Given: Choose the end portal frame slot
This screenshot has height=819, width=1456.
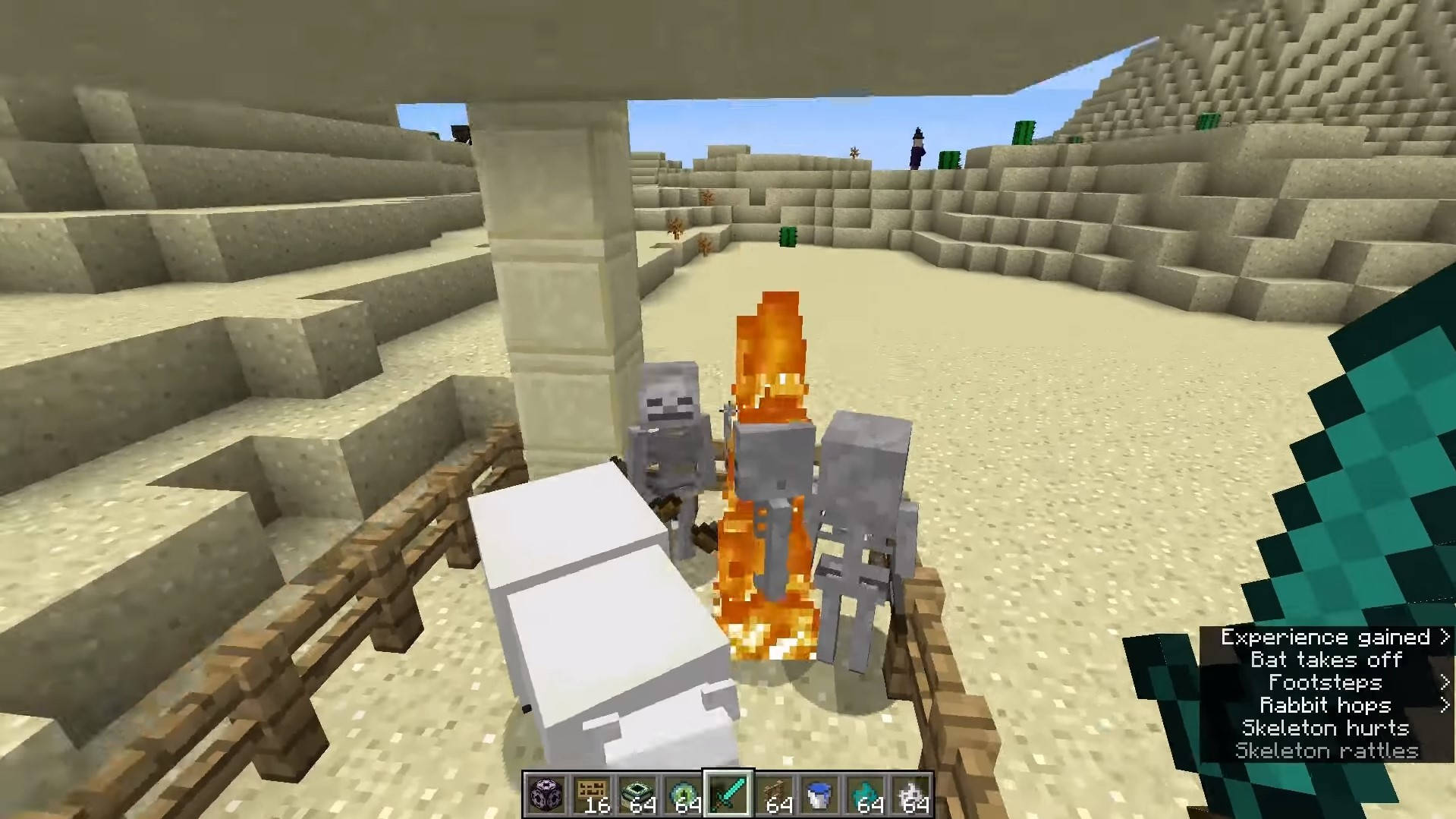Looking at the screenshot, I should click(x=637, y=795).
